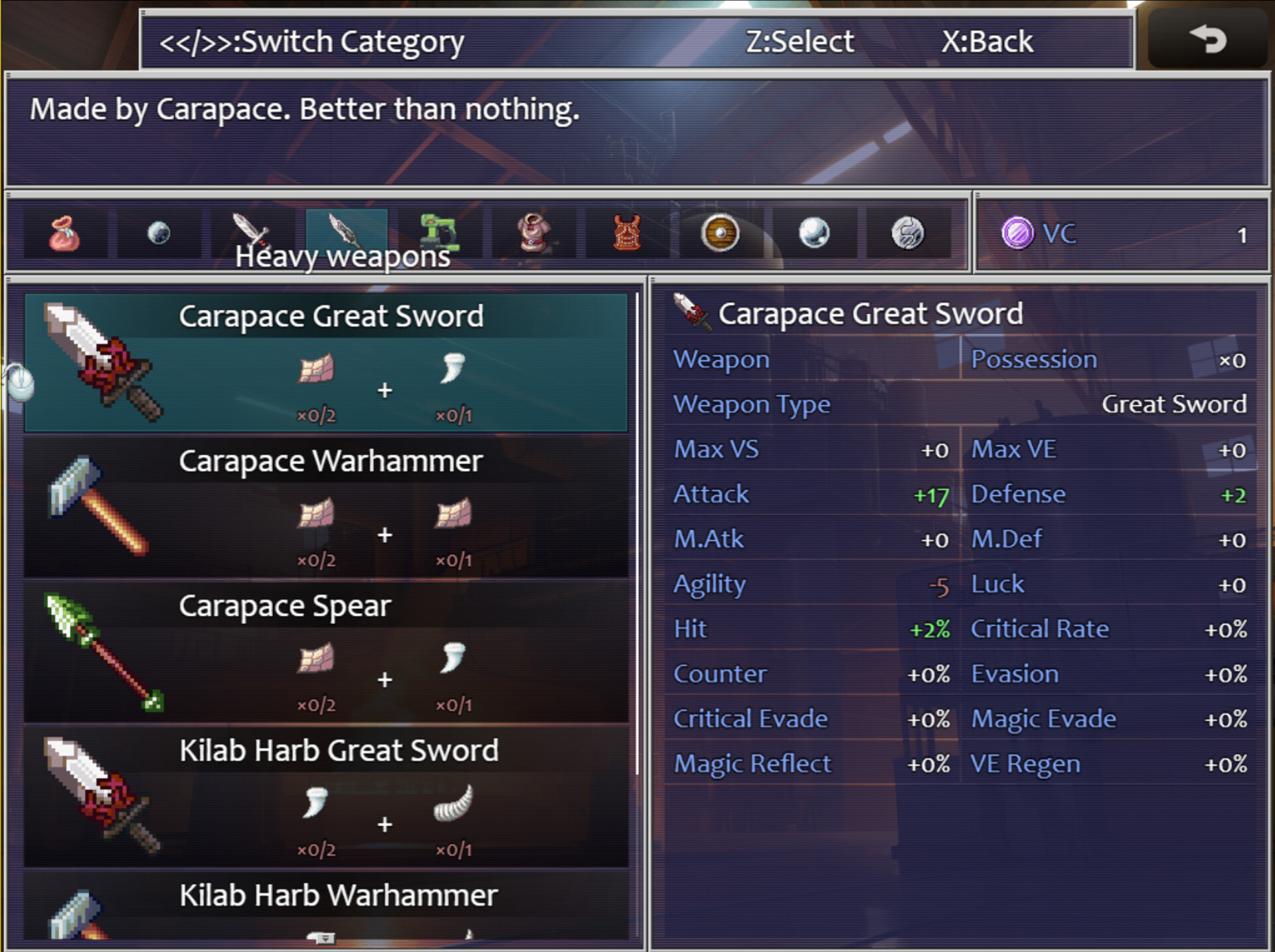The width and height of the screenshot is (1275, 952).
Task: Select the Carapace Spear entry
Action: tap(330, 652)
